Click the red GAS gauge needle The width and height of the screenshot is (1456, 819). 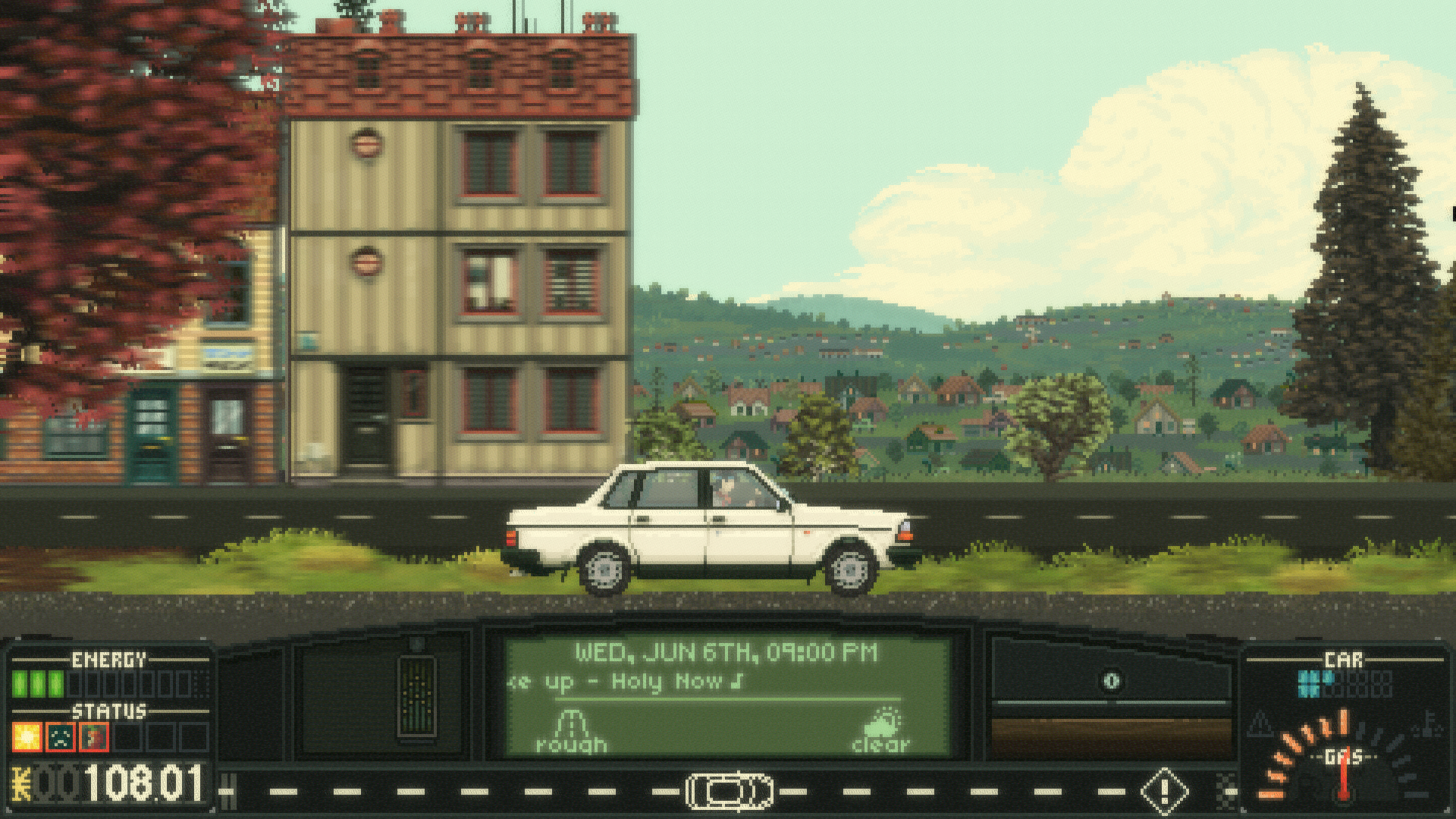tap(1344, 776)
